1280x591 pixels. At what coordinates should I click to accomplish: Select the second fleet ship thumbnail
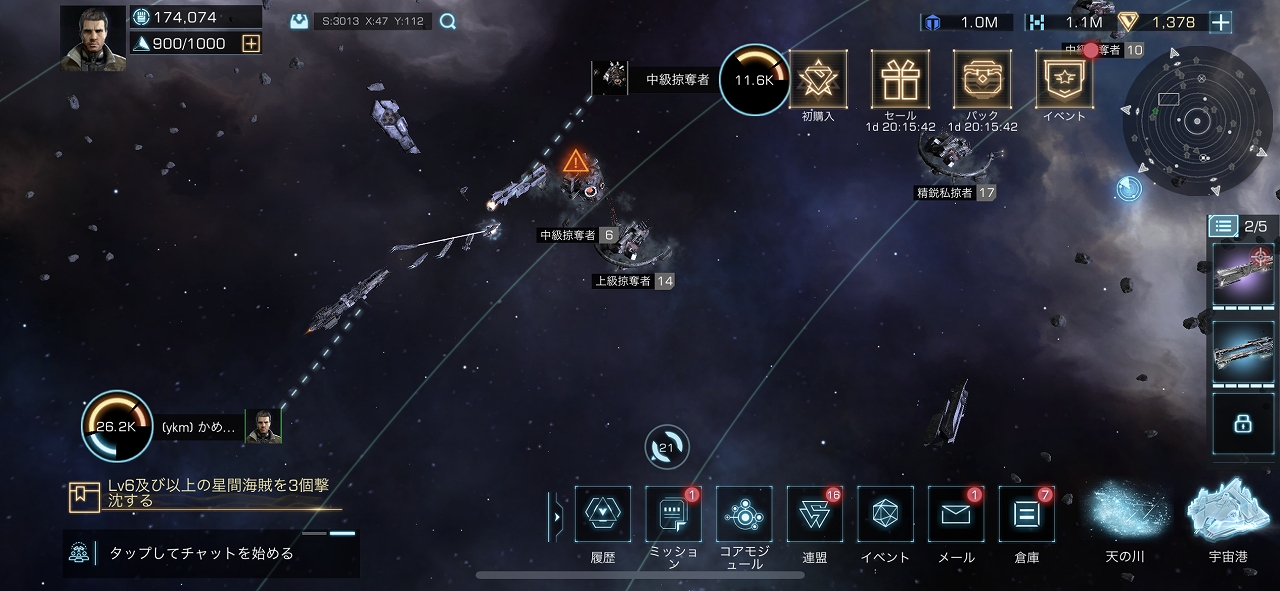click(x=1243, y=352)
